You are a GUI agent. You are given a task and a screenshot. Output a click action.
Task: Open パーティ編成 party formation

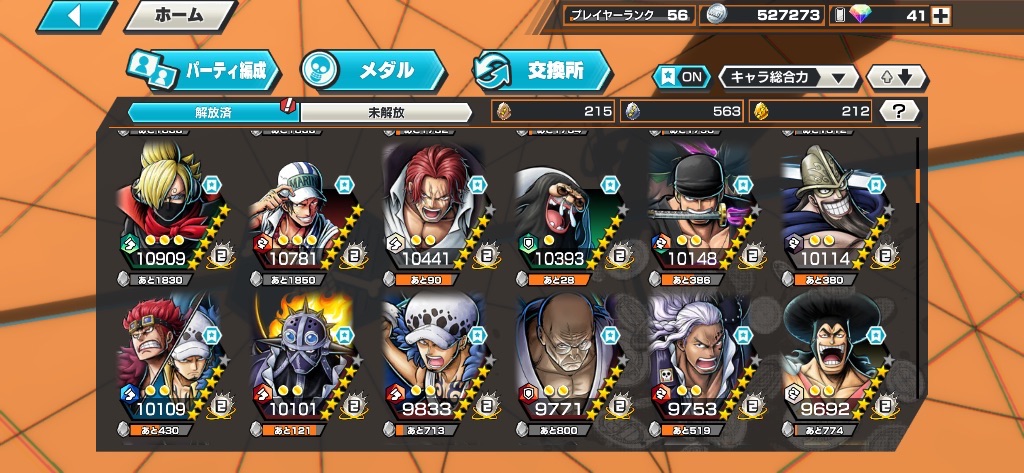click(x=203, y=70)
